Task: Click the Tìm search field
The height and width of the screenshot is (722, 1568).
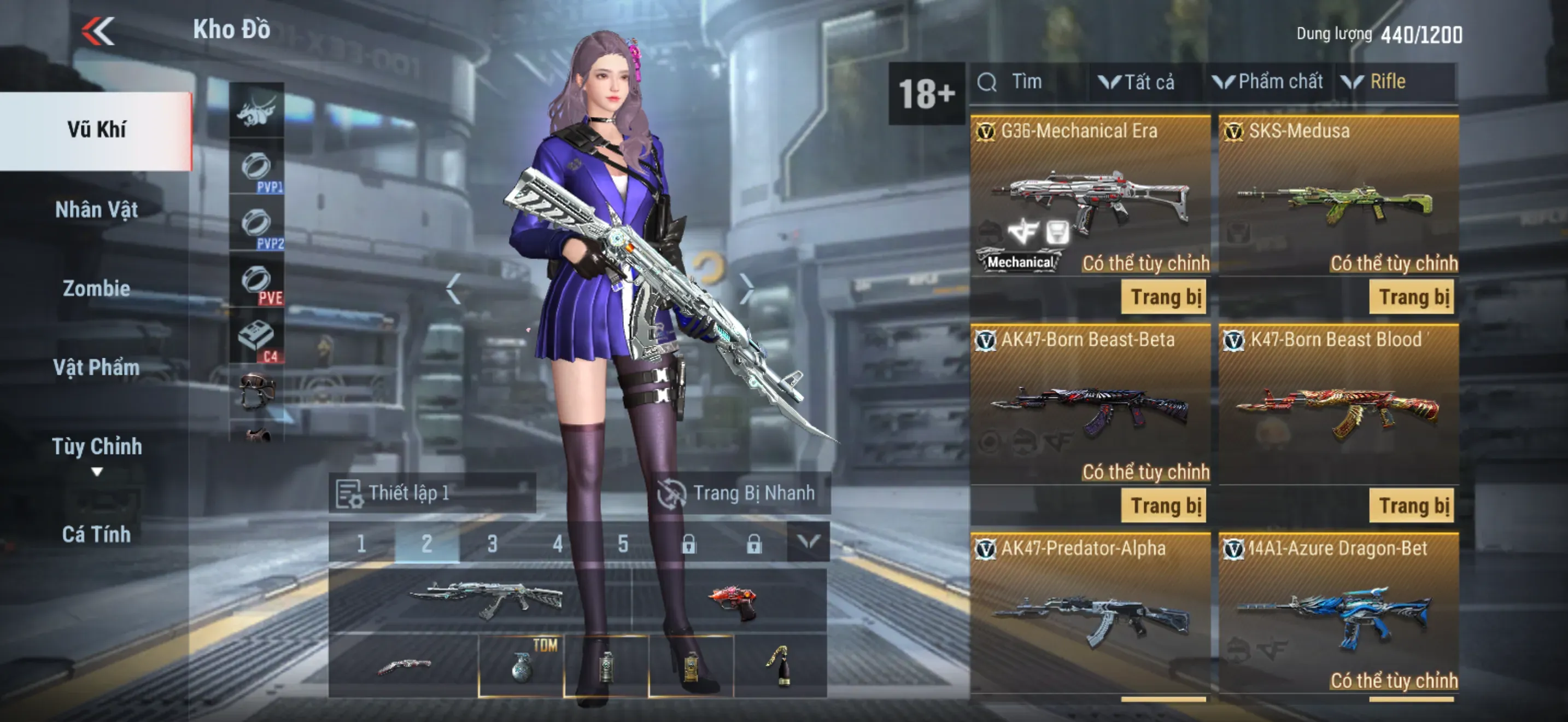Action: 1029,82
